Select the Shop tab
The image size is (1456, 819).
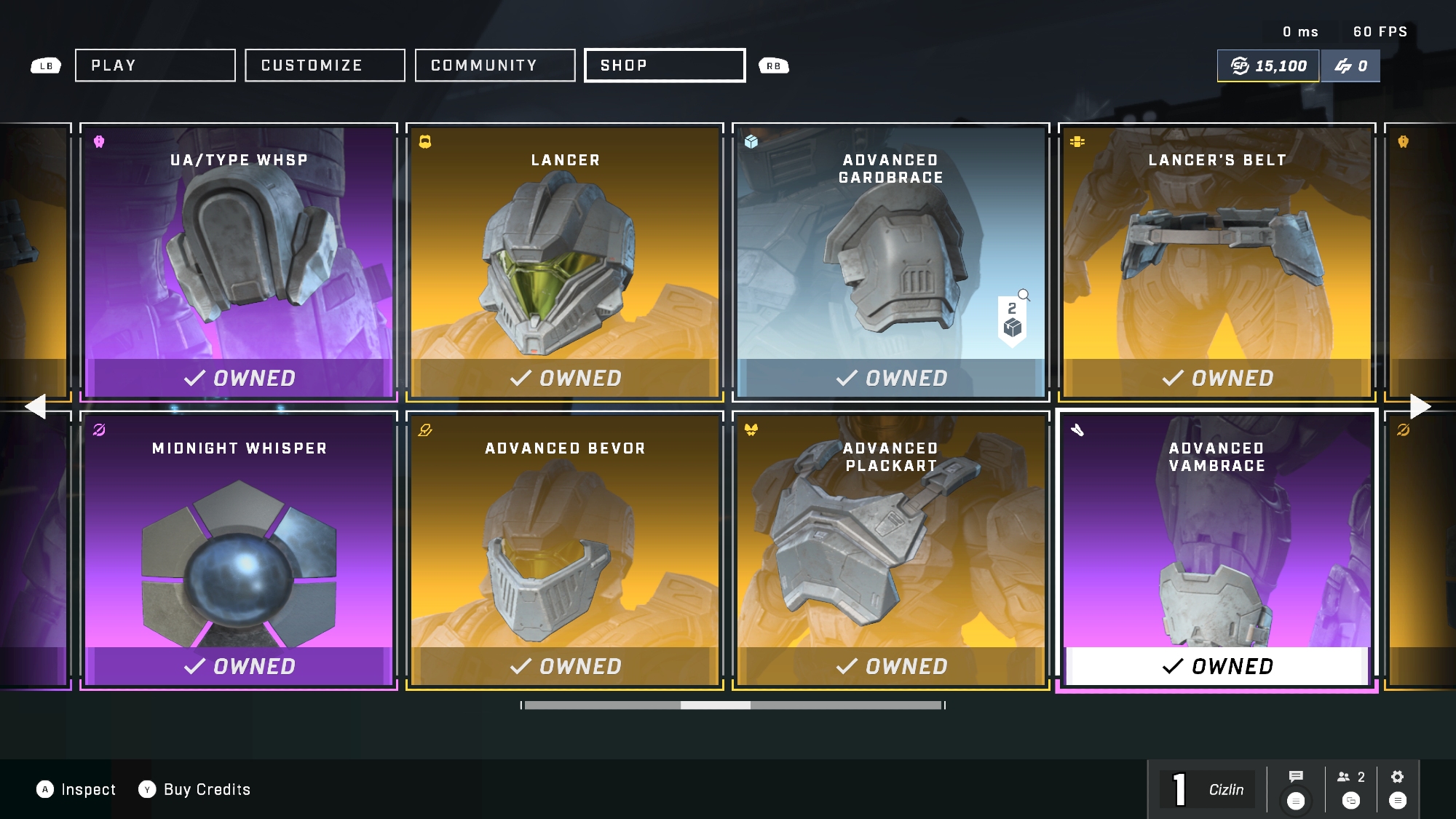[665, 66]
